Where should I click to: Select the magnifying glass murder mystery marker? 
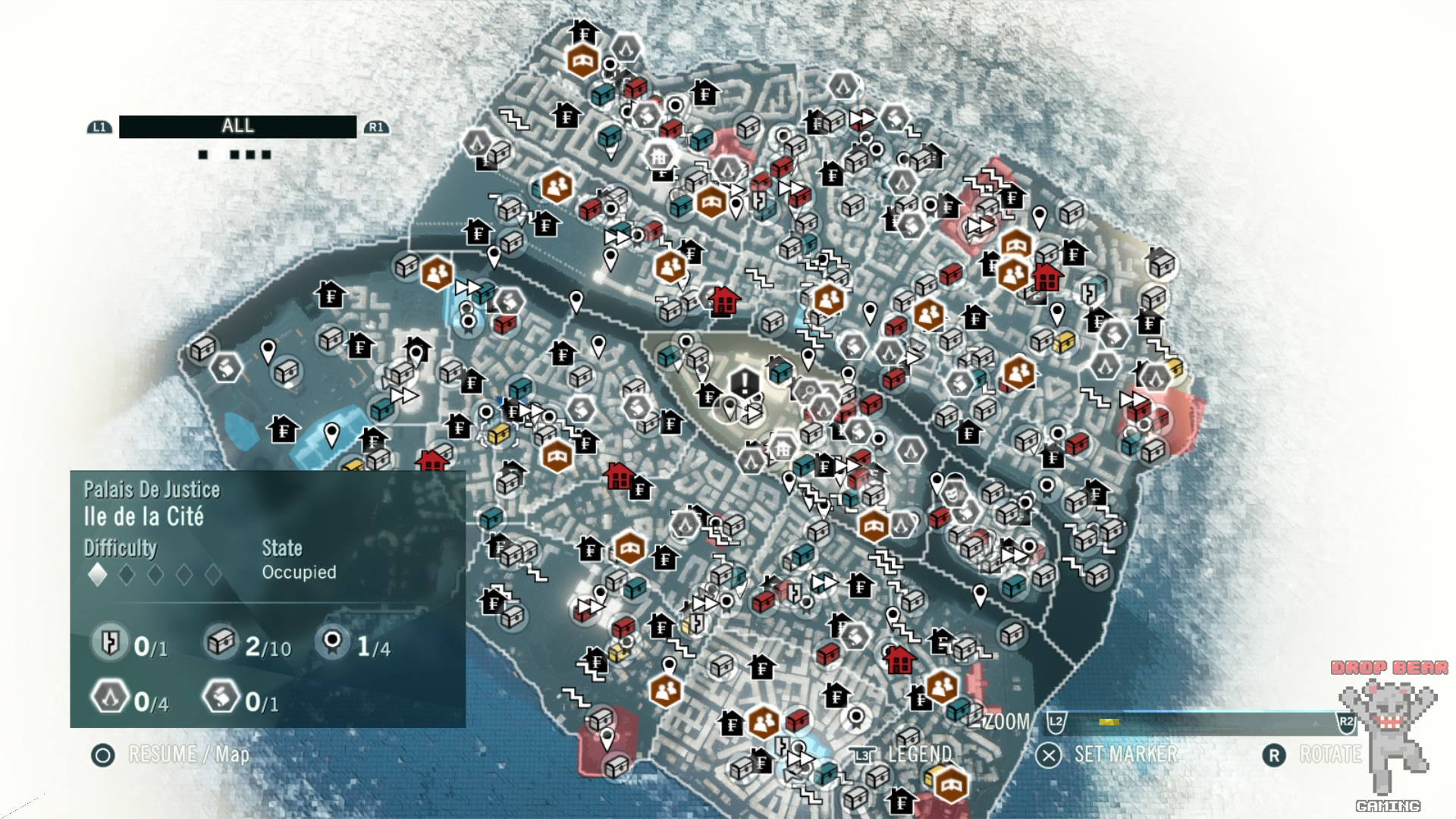point(808,391)
